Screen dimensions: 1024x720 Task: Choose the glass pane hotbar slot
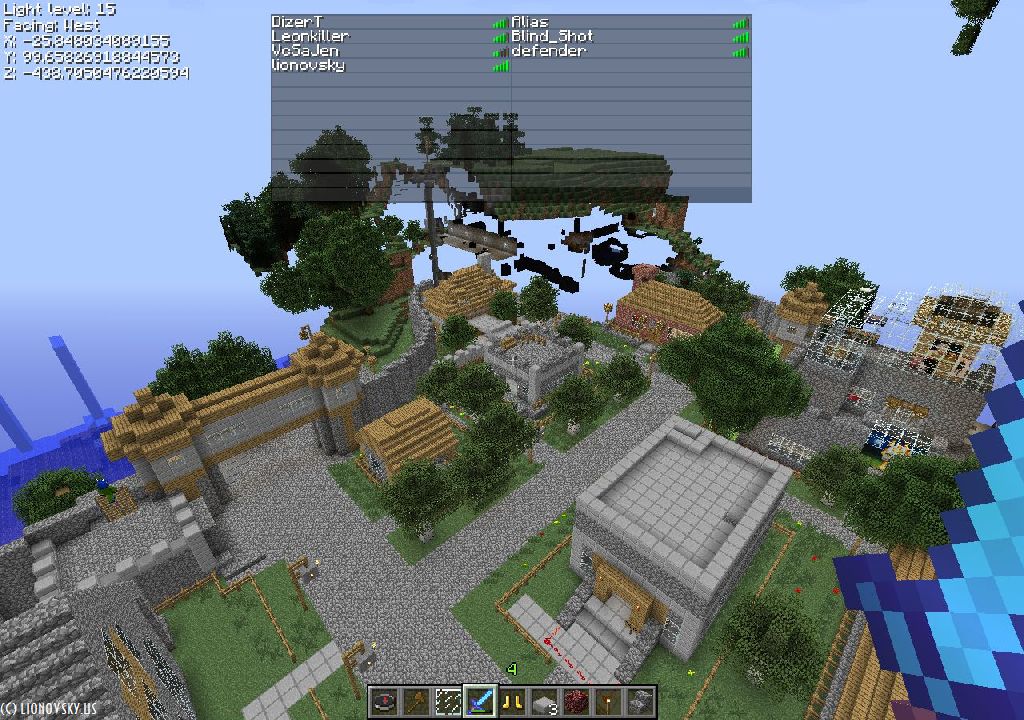[x=448, y=703]
